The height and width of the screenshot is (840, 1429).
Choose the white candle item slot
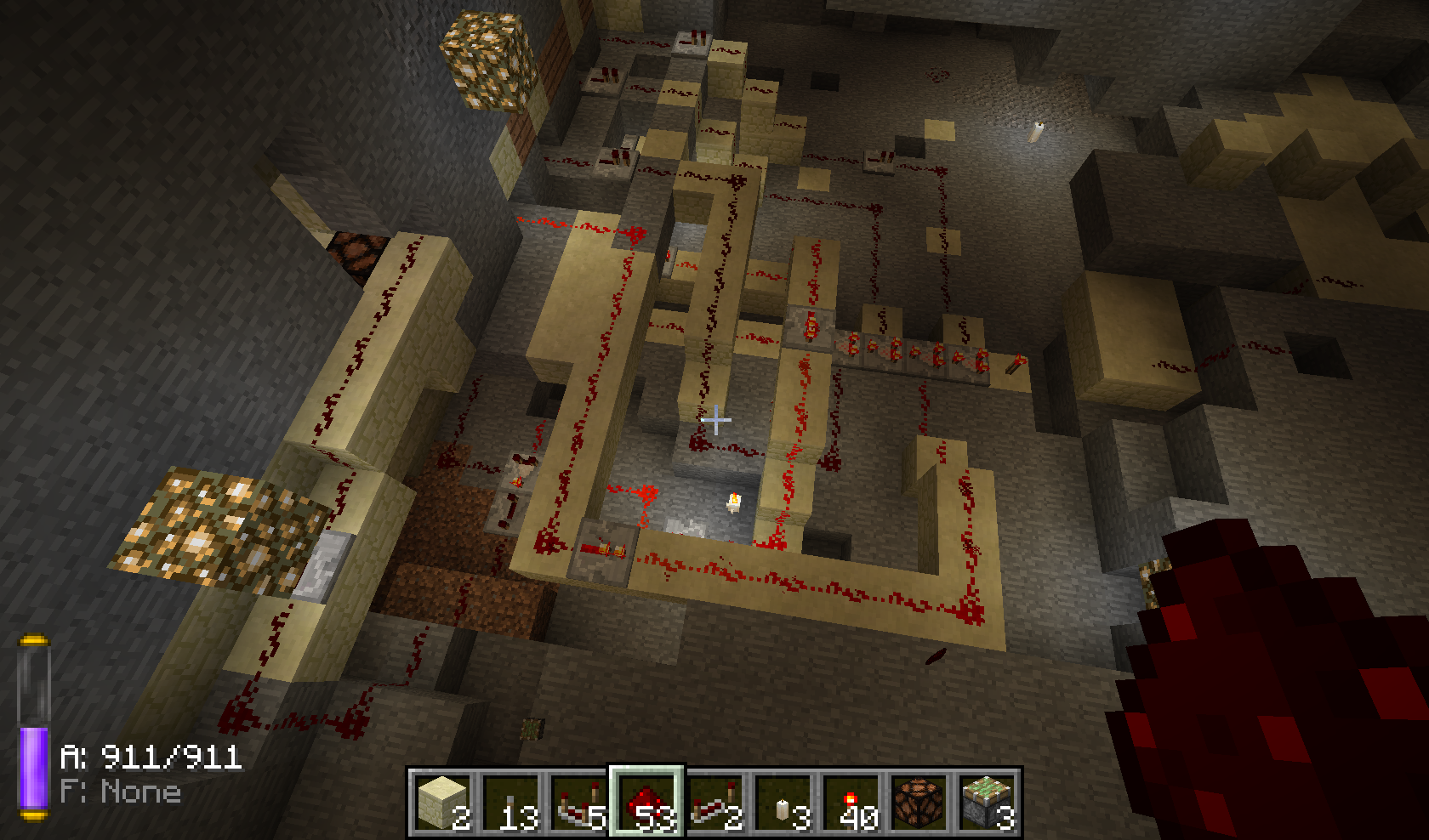(x=783, y=803)
